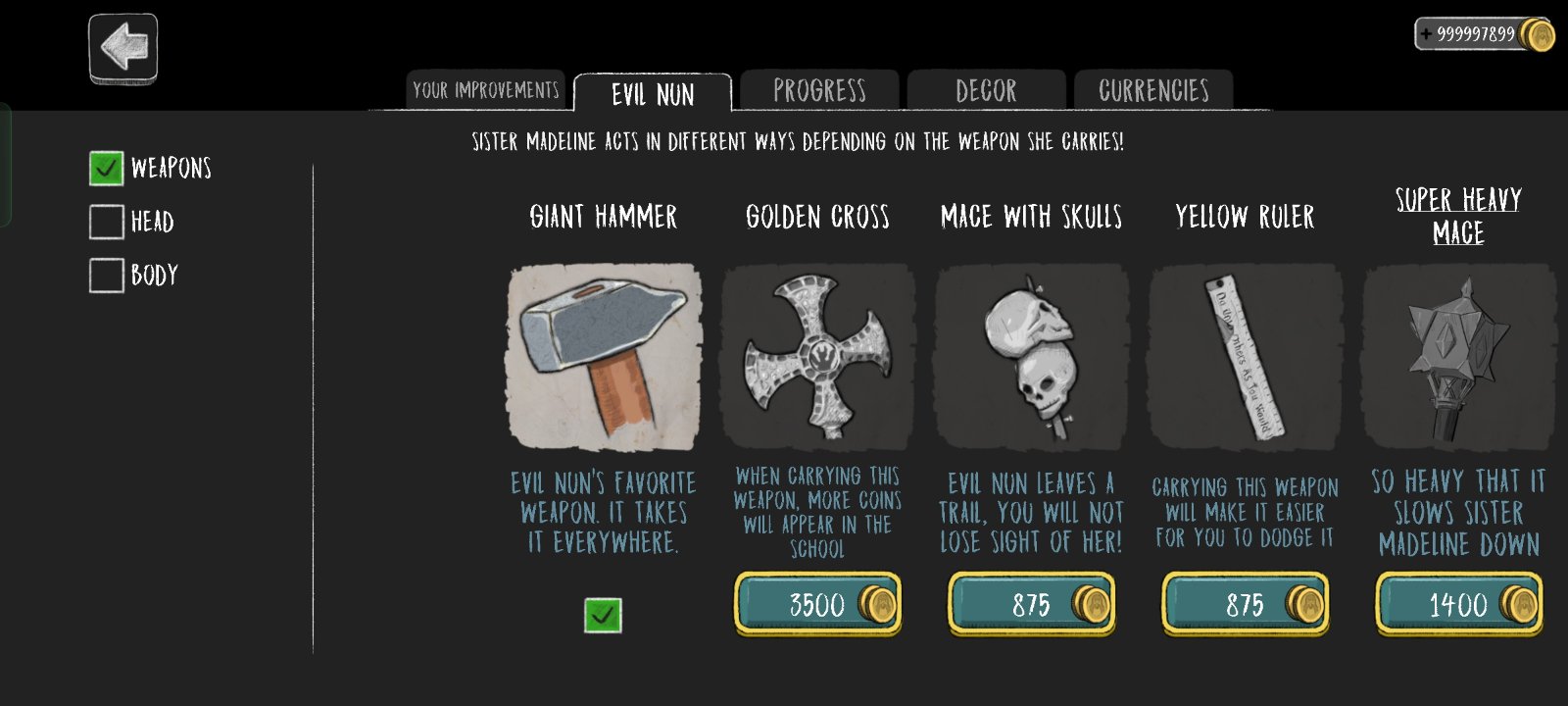Toggle the Giant Hammer equipped checkmark
This screenshot has width=1568, height=706.
603,616
